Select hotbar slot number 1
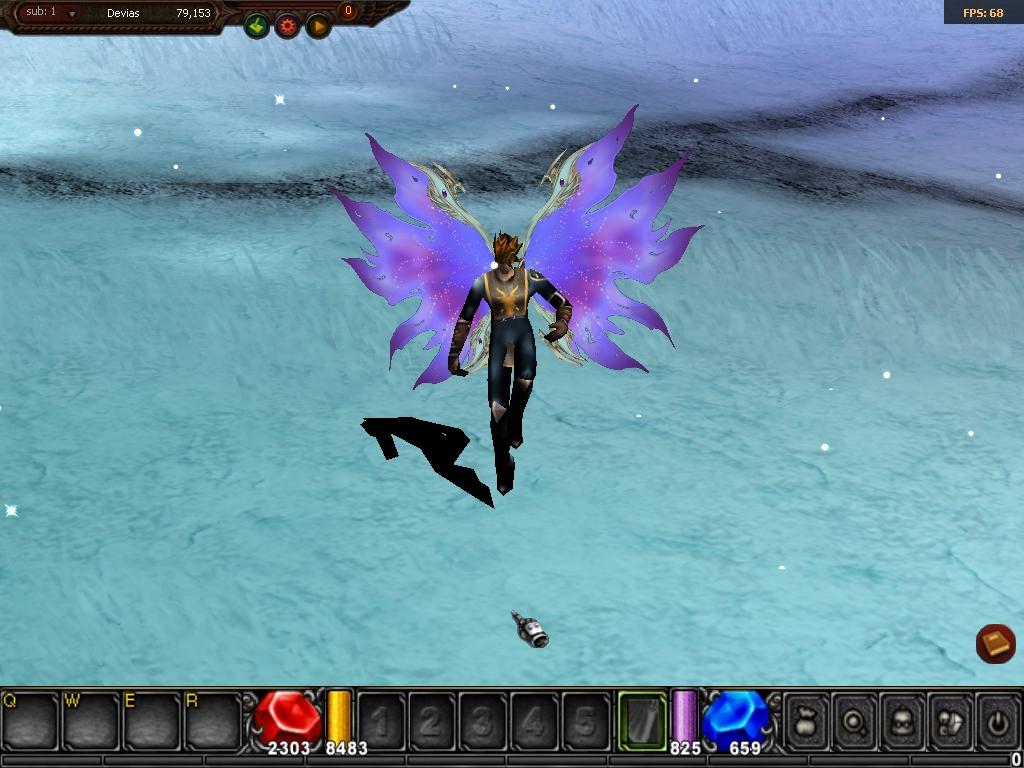Screen dimensions: 1024x768 pyautogui.click(x=381, y=721)
